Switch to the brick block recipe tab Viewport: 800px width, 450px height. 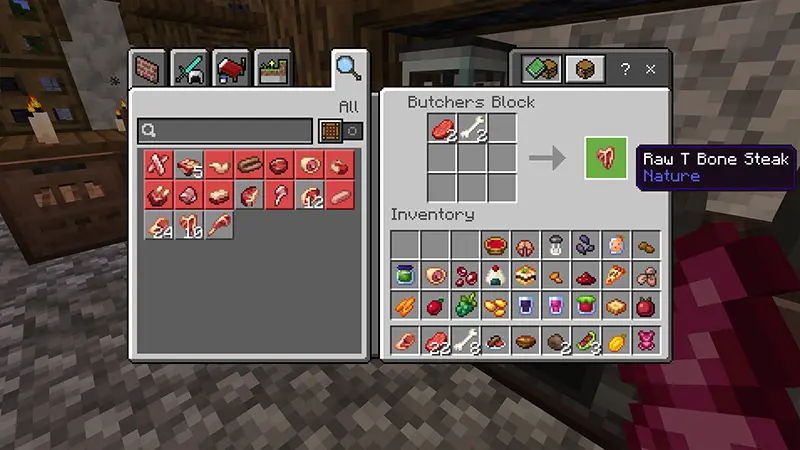point(148,68)
